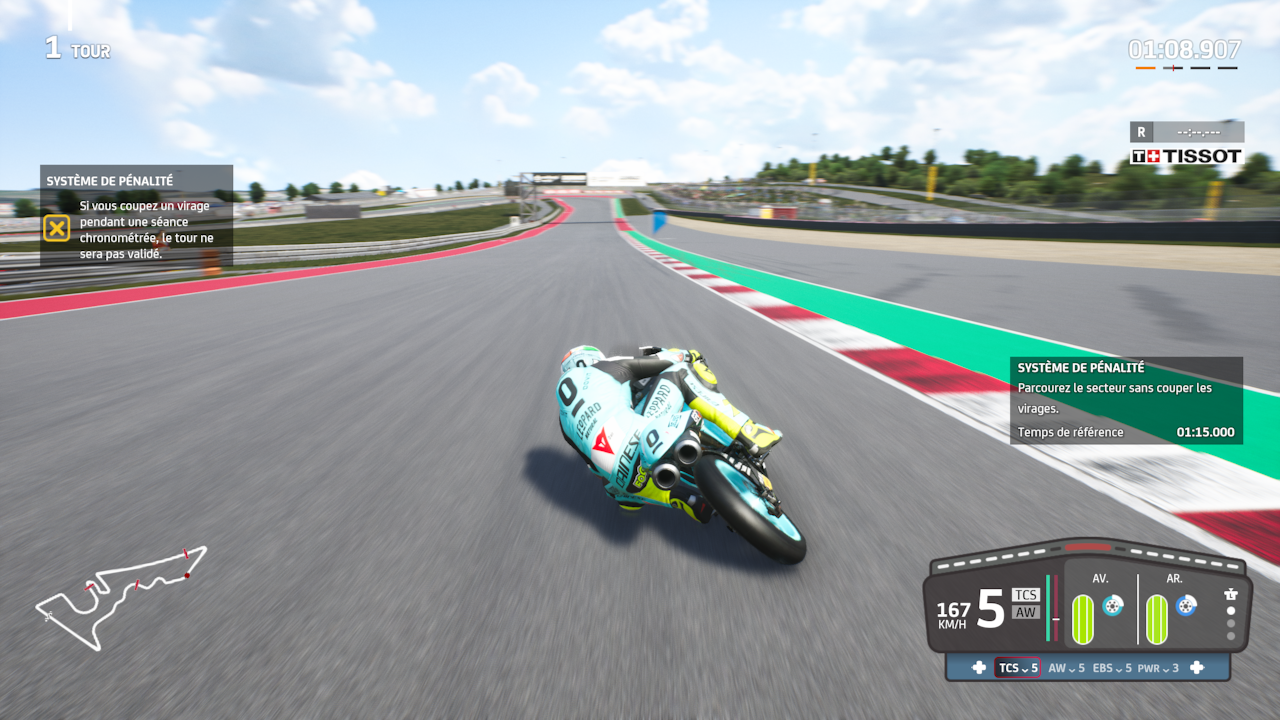Click the front tyre wear icon under AV.

1083,619
